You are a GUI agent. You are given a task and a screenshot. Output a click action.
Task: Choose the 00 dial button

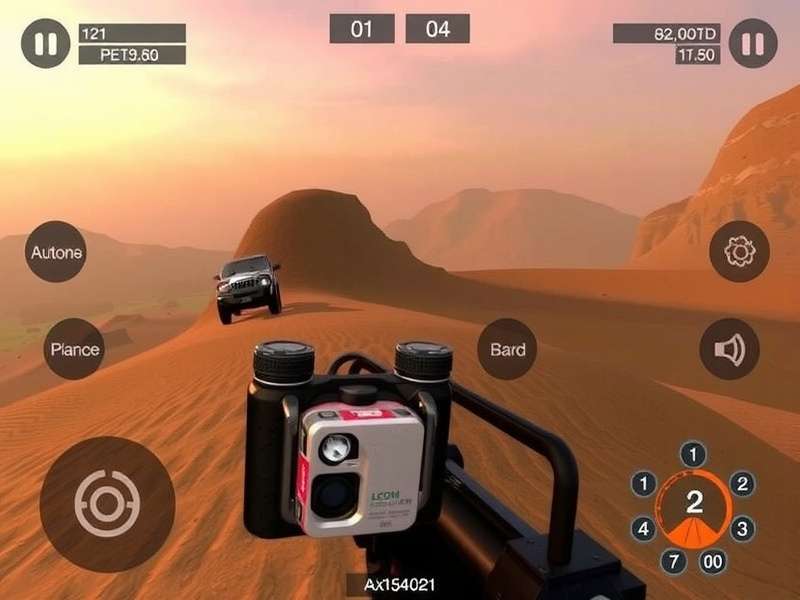[x=713, y=561]
